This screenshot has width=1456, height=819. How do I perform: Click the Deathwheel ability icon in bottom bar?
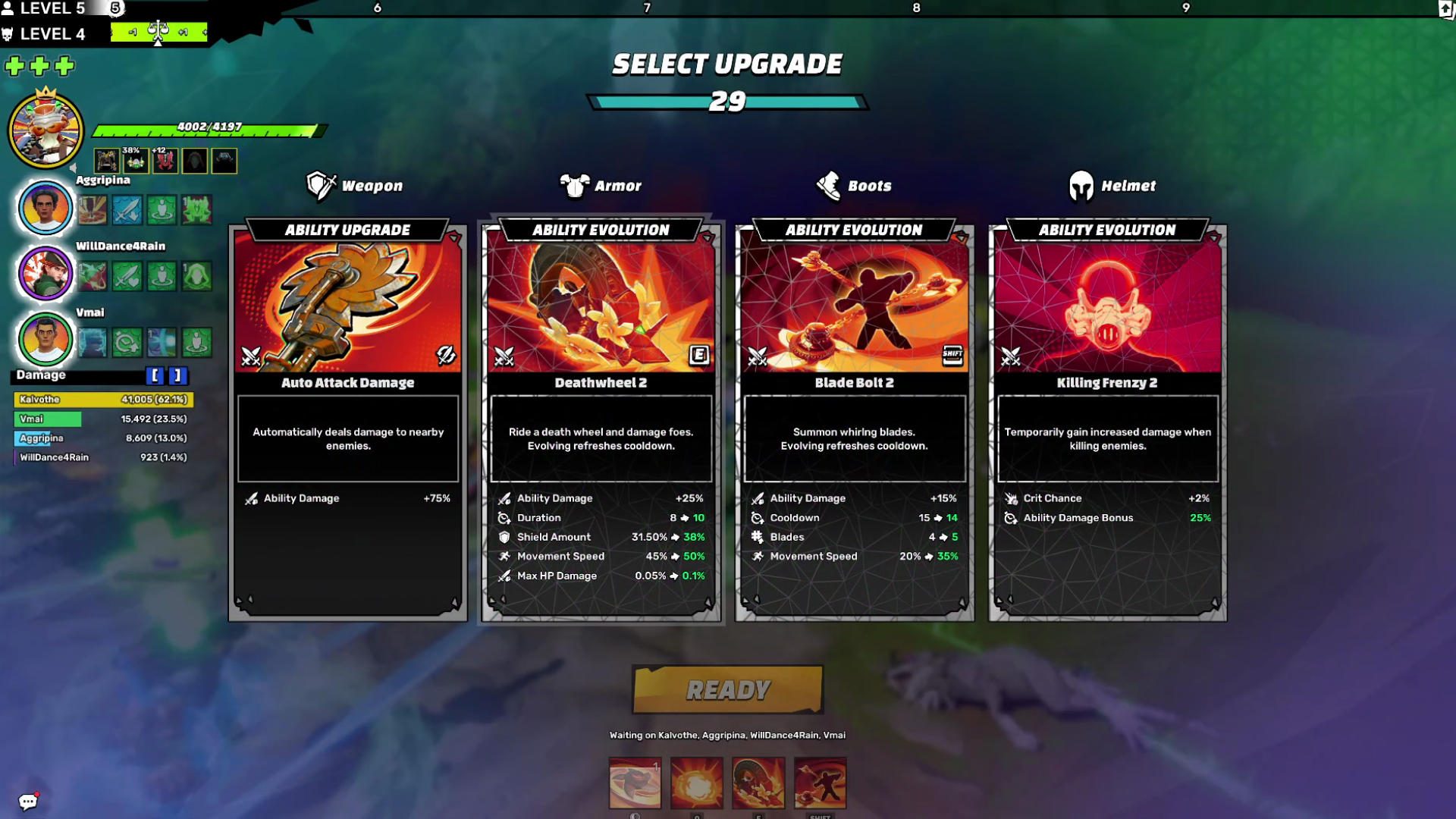pyautogui.click(x=758, y=783)
